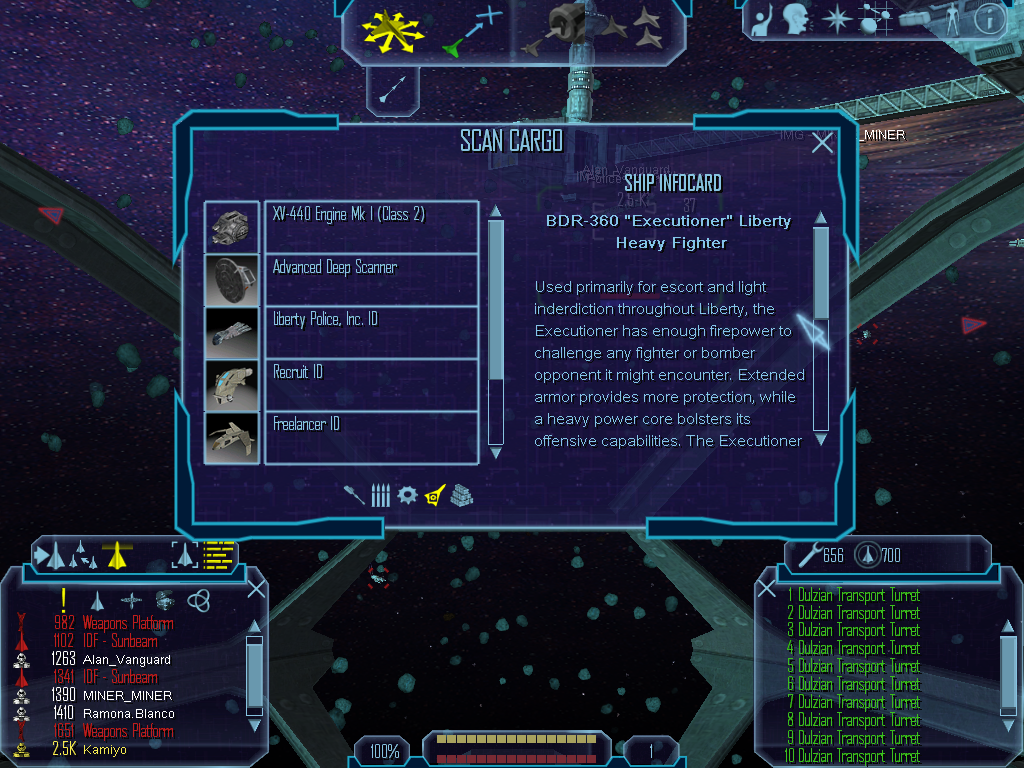Open the info circle icon
1024x768 pixels.
(x=988, y=19)
